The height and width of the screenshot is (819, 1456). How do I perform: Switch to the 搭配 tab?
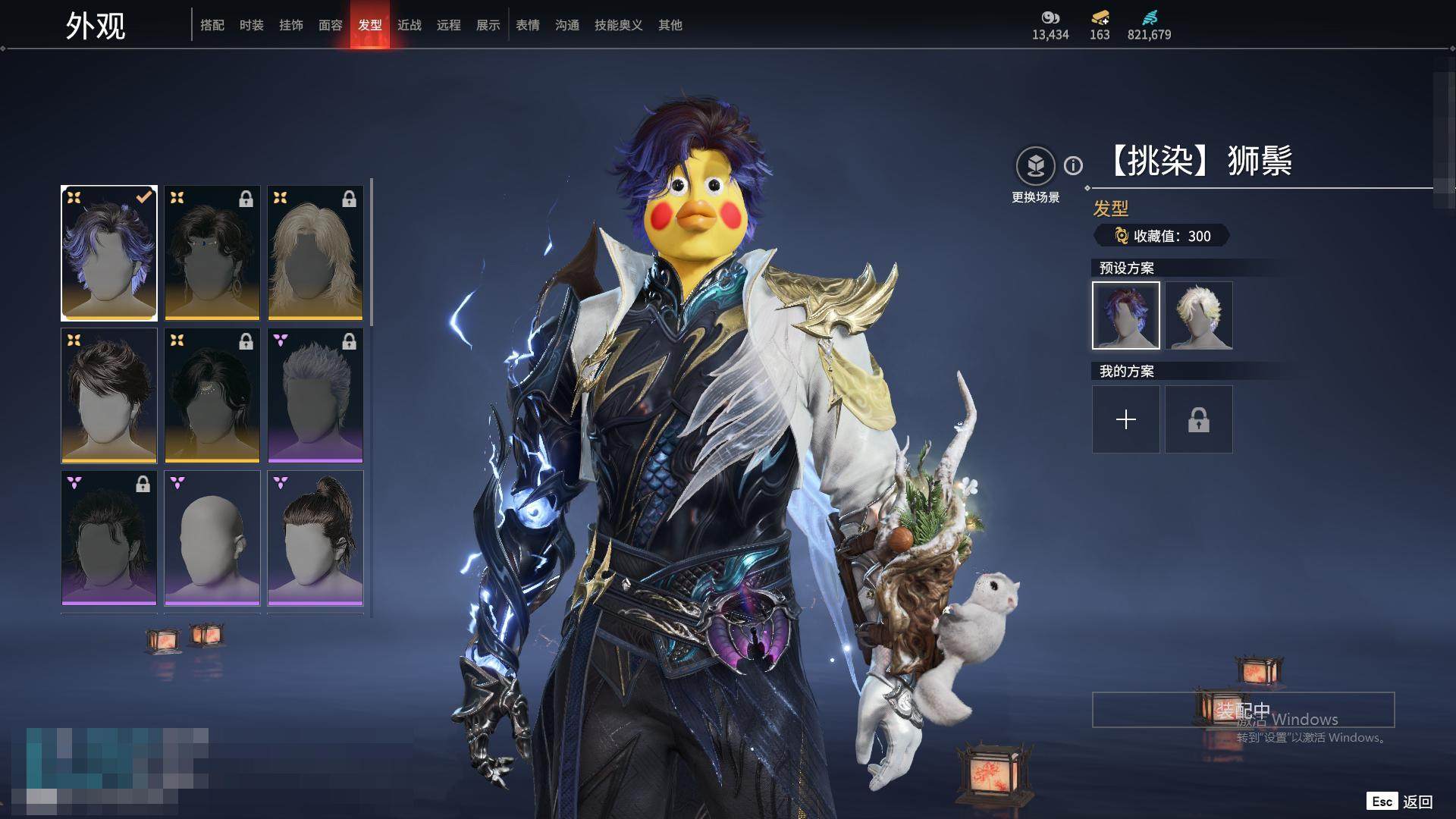pos(212,25)
